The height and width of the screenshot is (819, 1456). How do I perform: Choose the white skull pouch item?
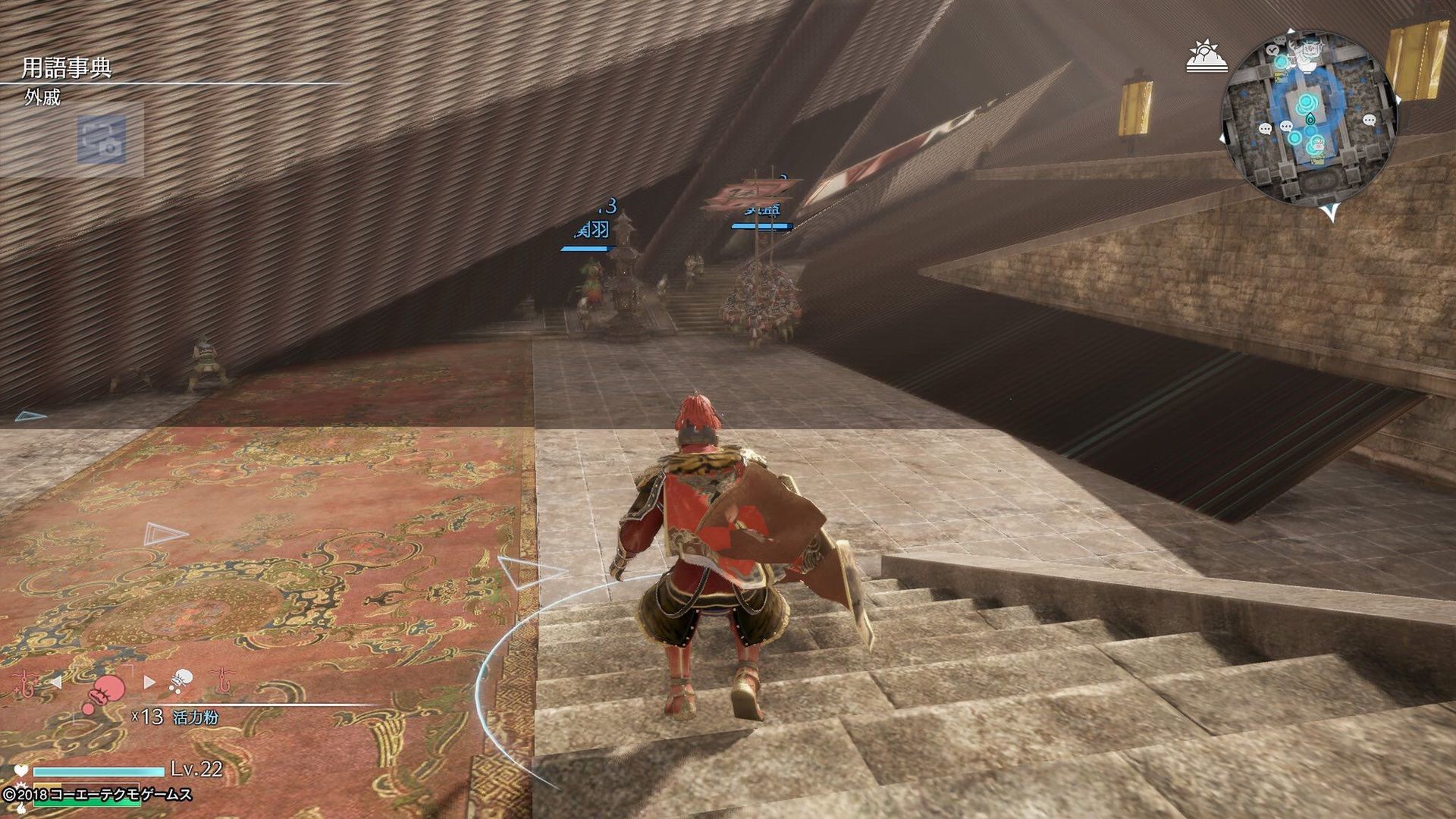point(180,681)
